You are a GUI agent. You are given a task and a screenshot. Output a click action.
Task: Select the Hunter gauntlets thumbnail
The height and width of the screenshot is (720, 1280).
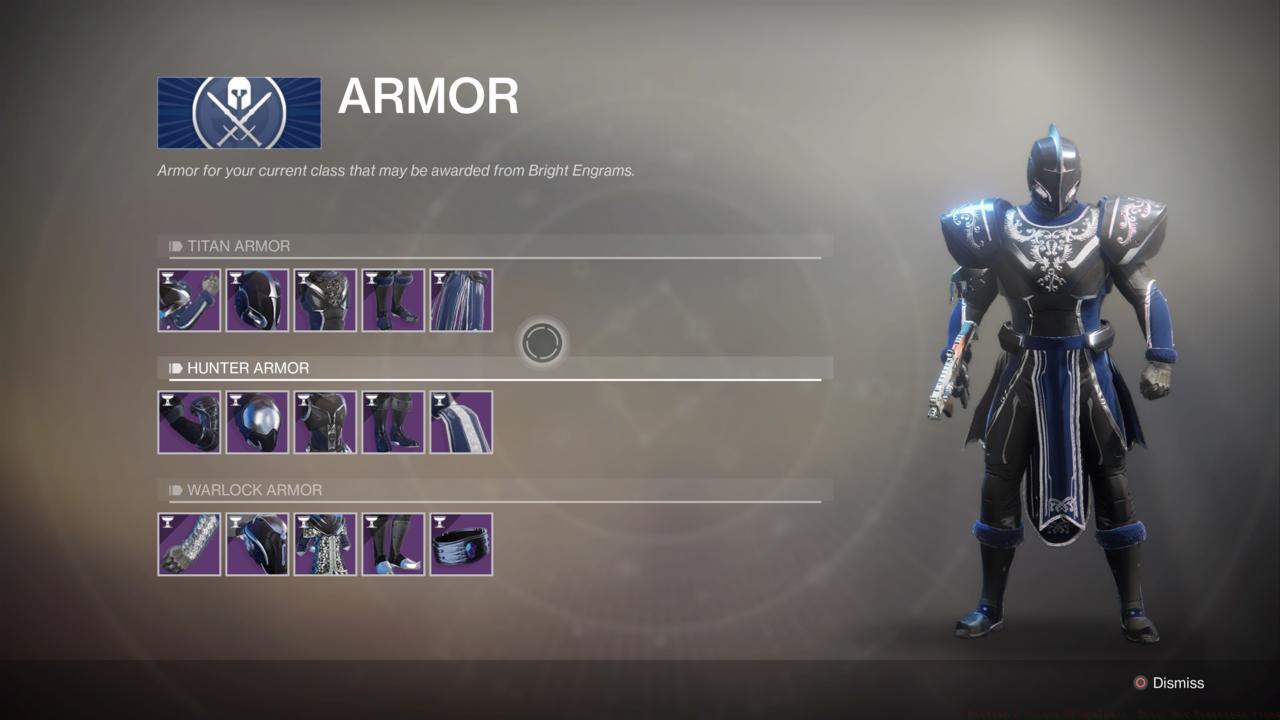[189, 422]
